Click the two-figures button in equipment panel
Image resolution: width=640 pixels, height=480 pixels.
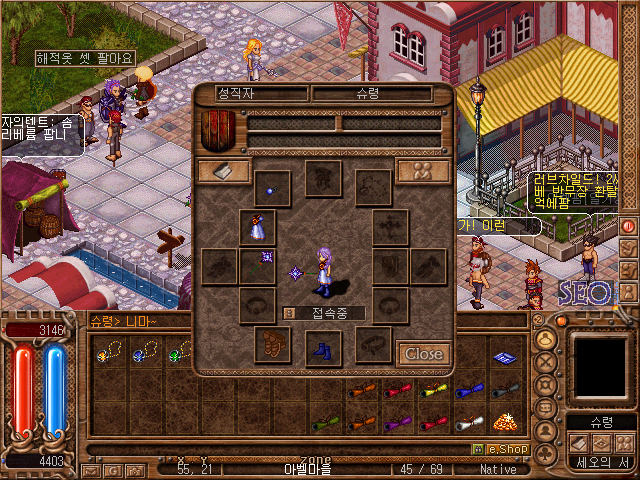[422, 171]
